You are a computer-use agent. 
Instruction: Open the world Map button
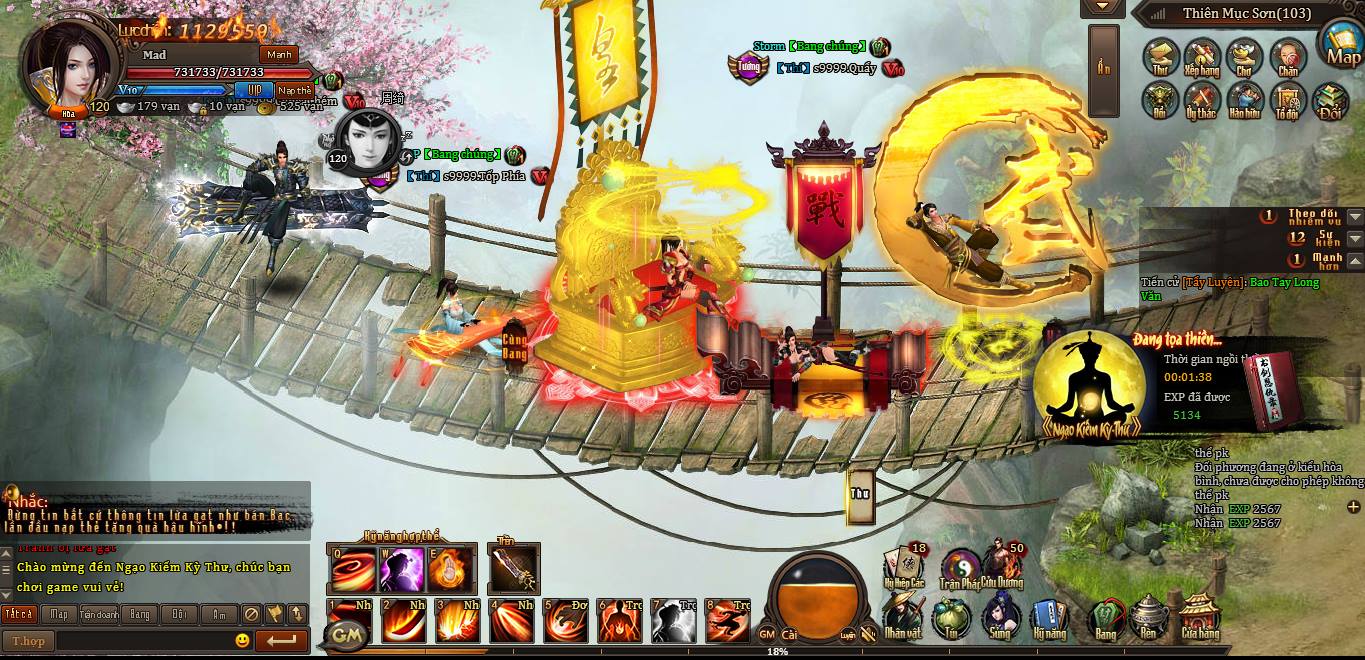click(x=1343, y=44)
